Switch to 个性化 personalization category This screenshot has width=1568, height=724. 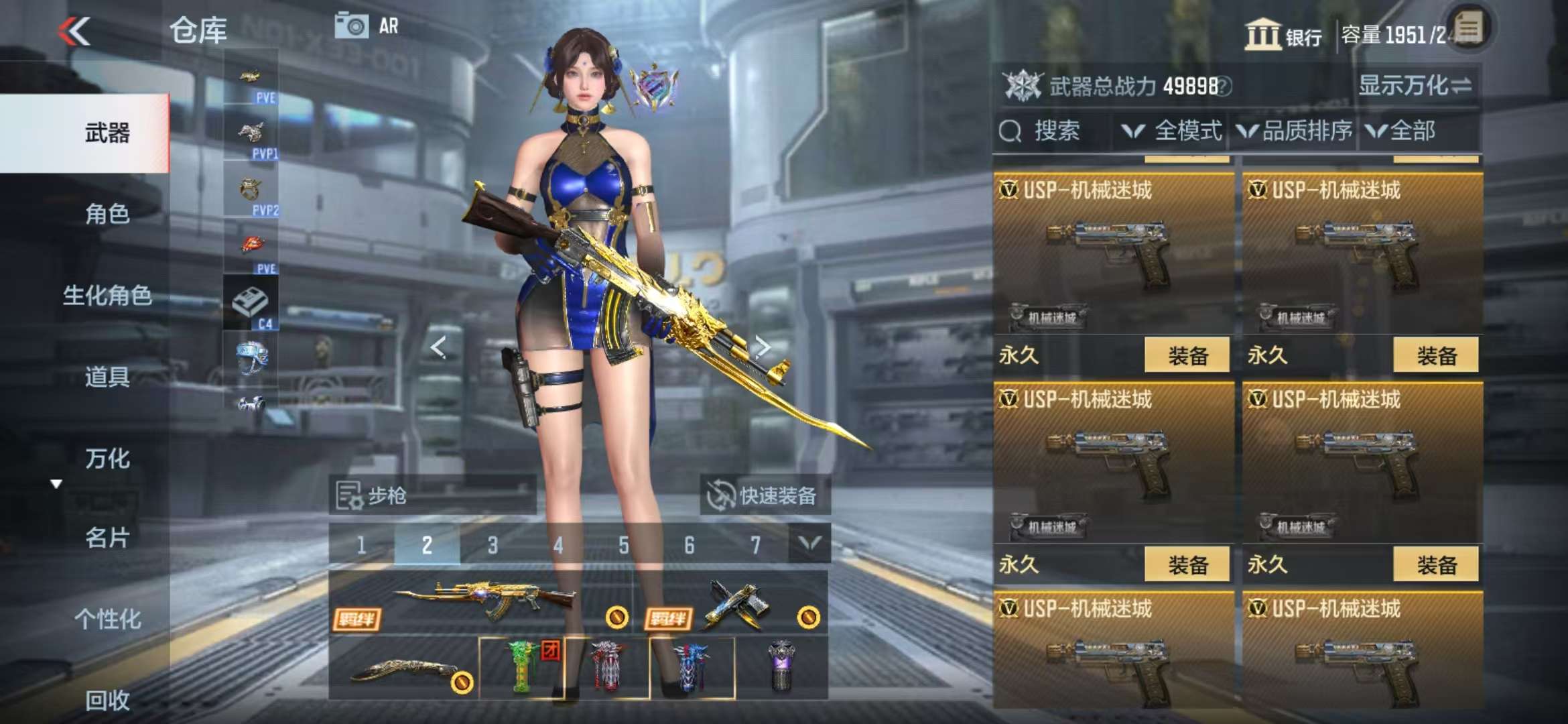tap(107, 619)
